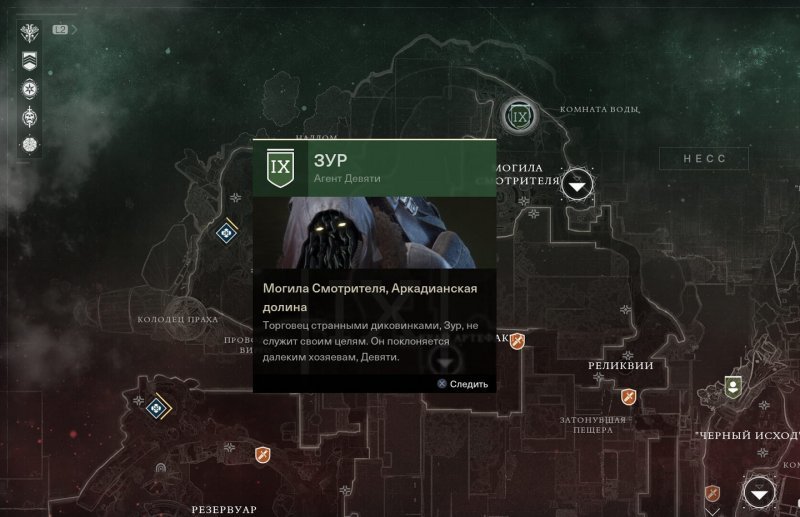Open the green vendor marker on the map
800x517 pixels.
tap(733, 385)
